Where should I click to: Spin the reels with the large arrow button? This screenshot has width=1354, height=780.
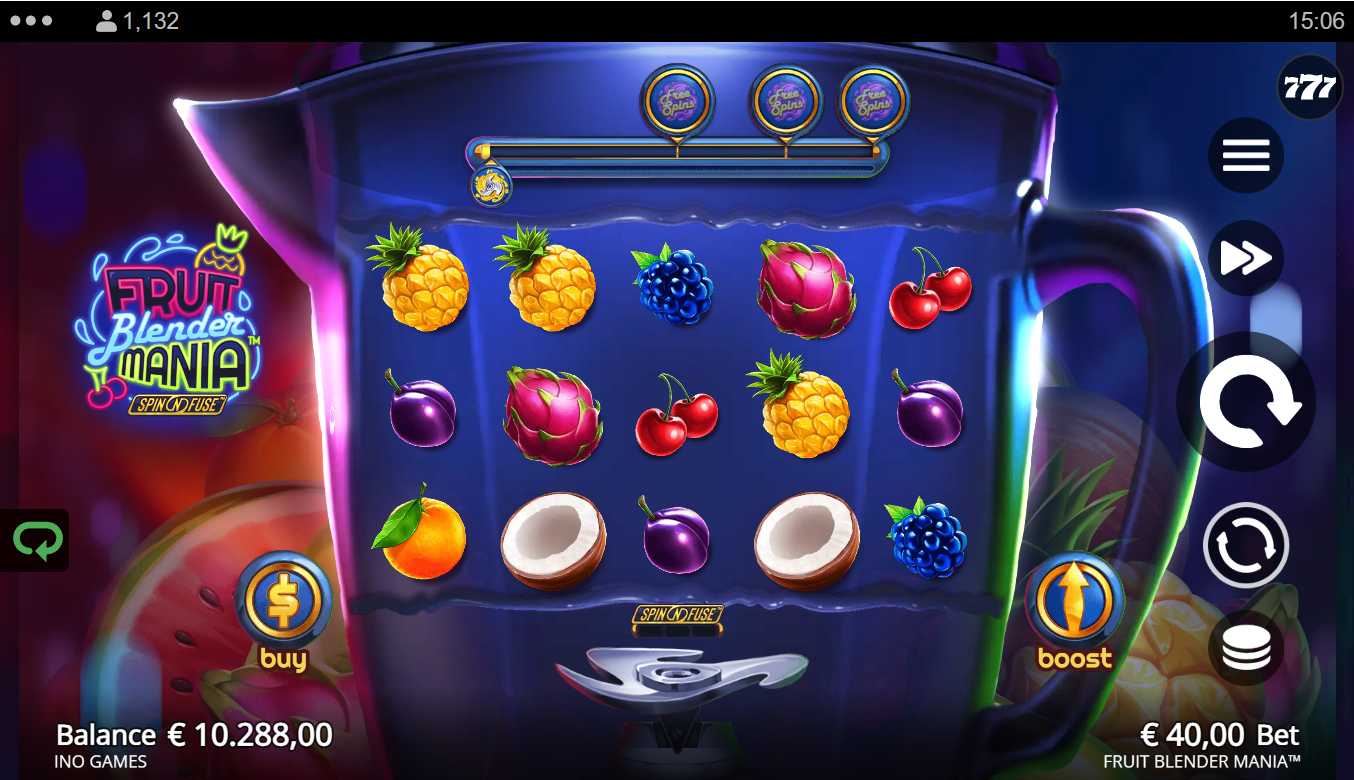[1246, 403]
